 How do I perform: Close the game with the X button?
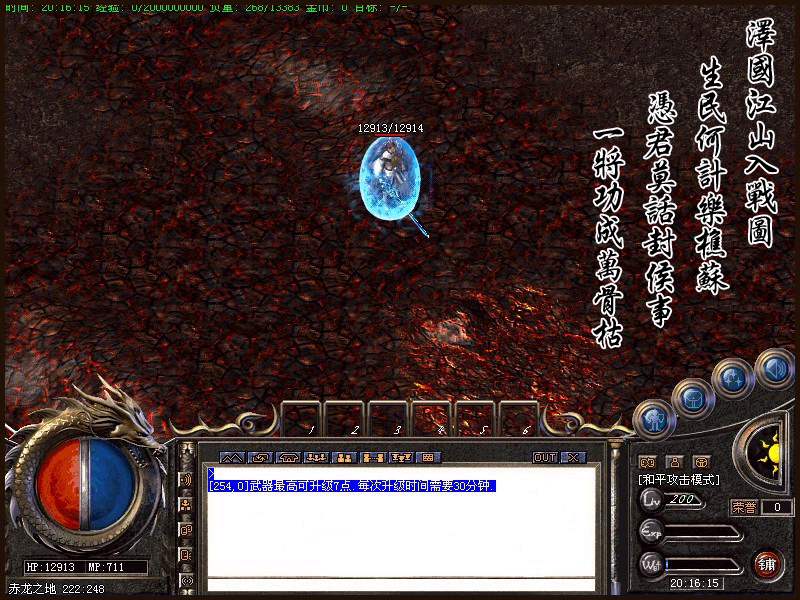(572, 457)
